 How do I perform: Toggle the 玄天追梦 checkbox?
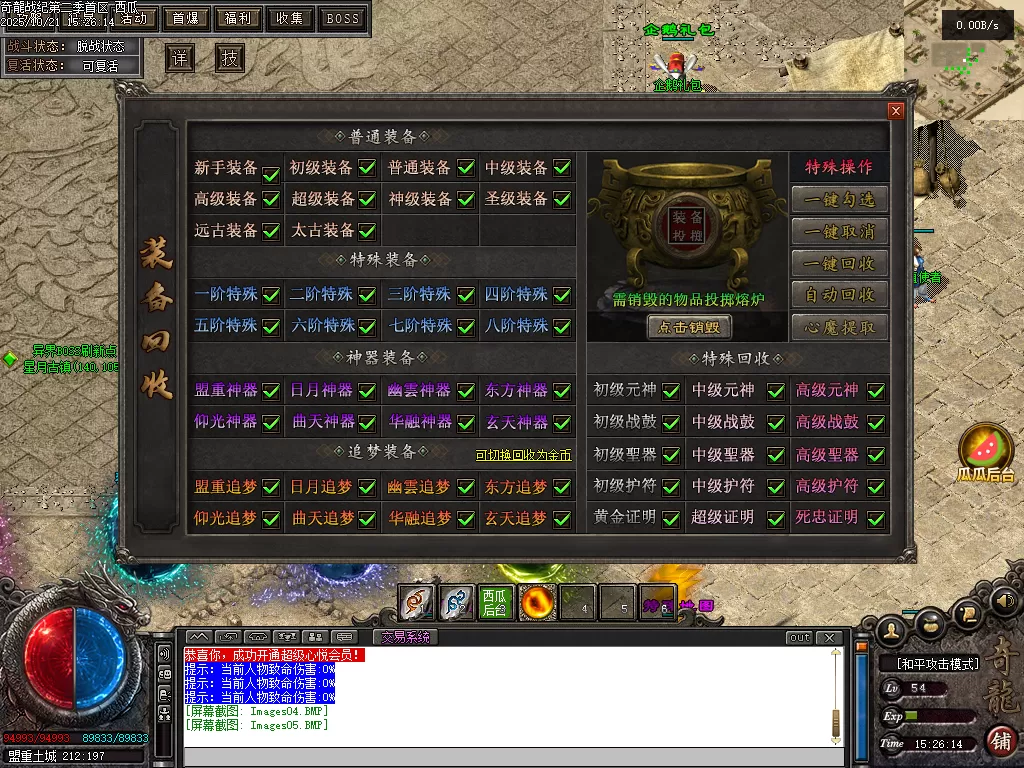562,519
